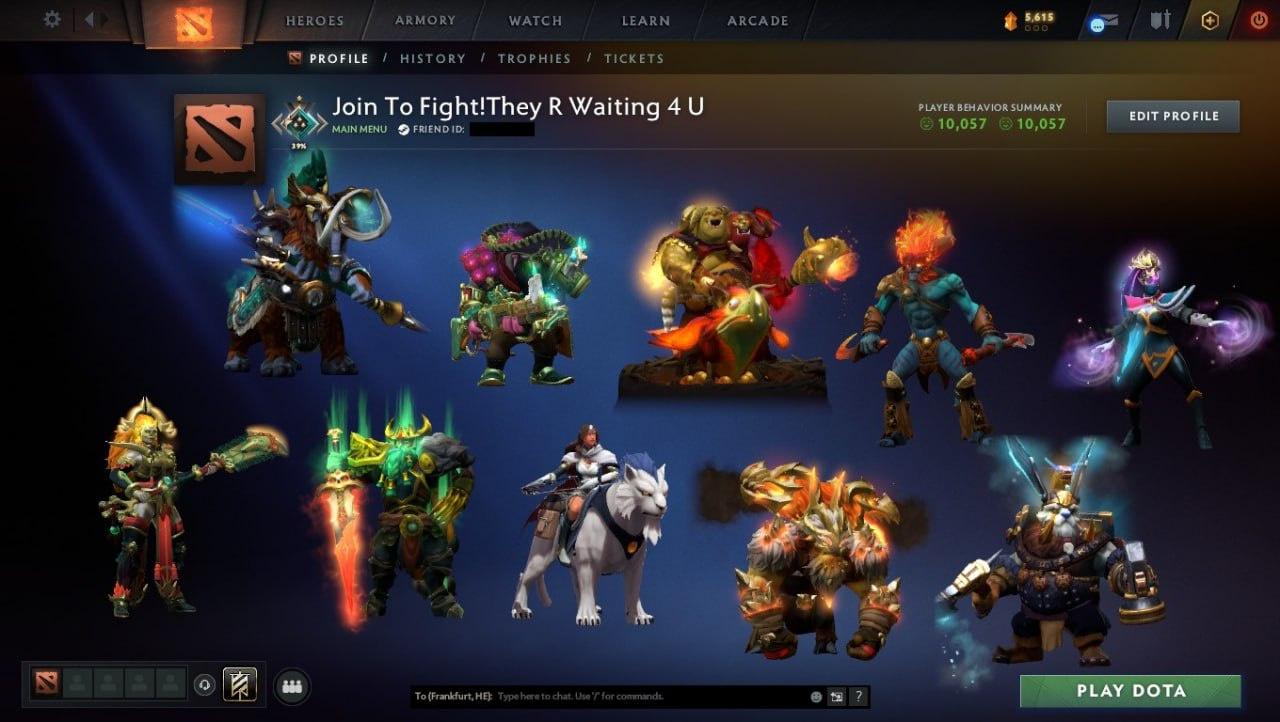The image size is (1280, 722).
Task: Open the emoticon picker in chat bar
Action: 816,696
